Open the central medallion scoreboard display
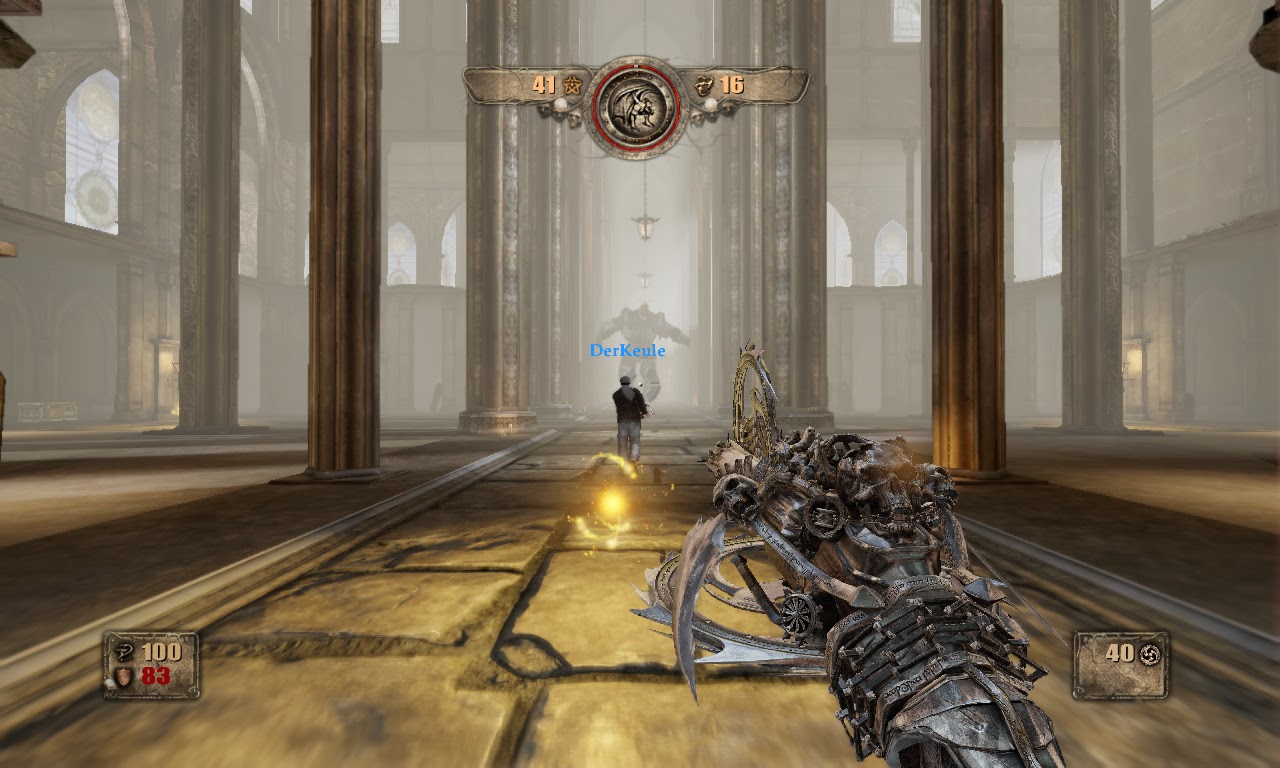The width and height of the screenshot is (1280, 768). coord(637,106)
